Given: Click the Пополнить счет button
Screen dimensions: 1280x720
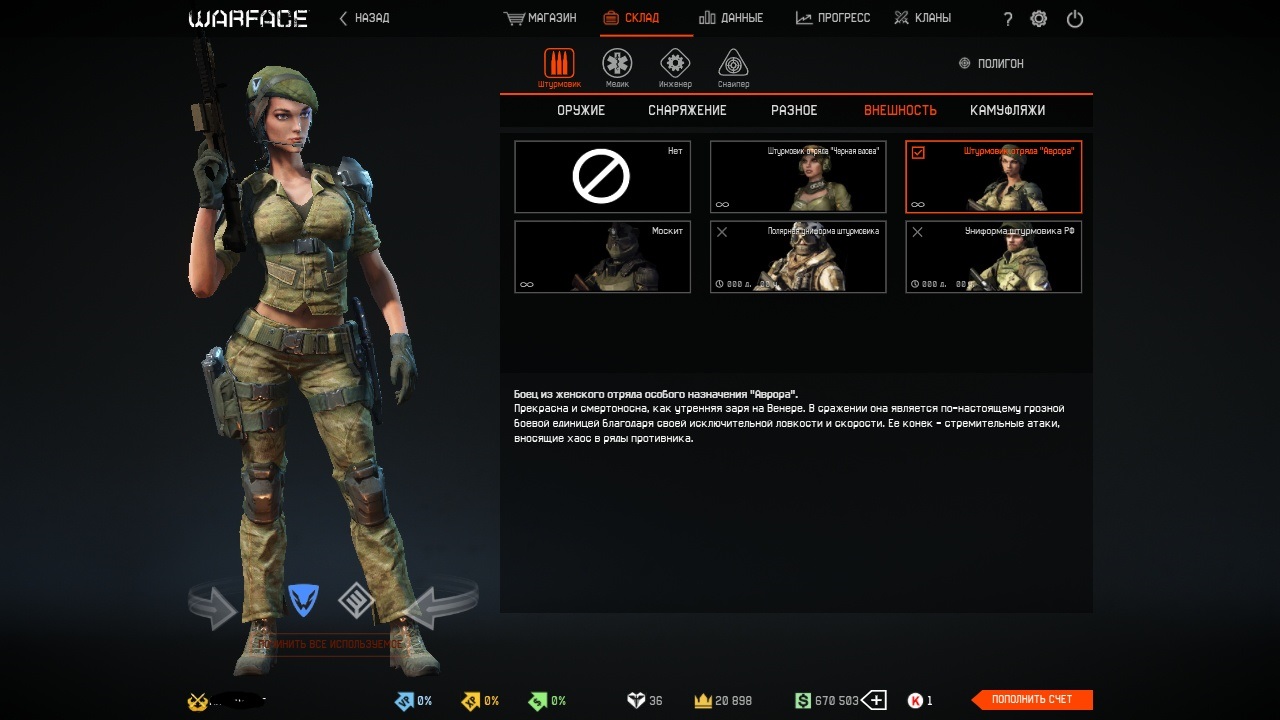Looking at the screenshot, I should point(1032,700).
